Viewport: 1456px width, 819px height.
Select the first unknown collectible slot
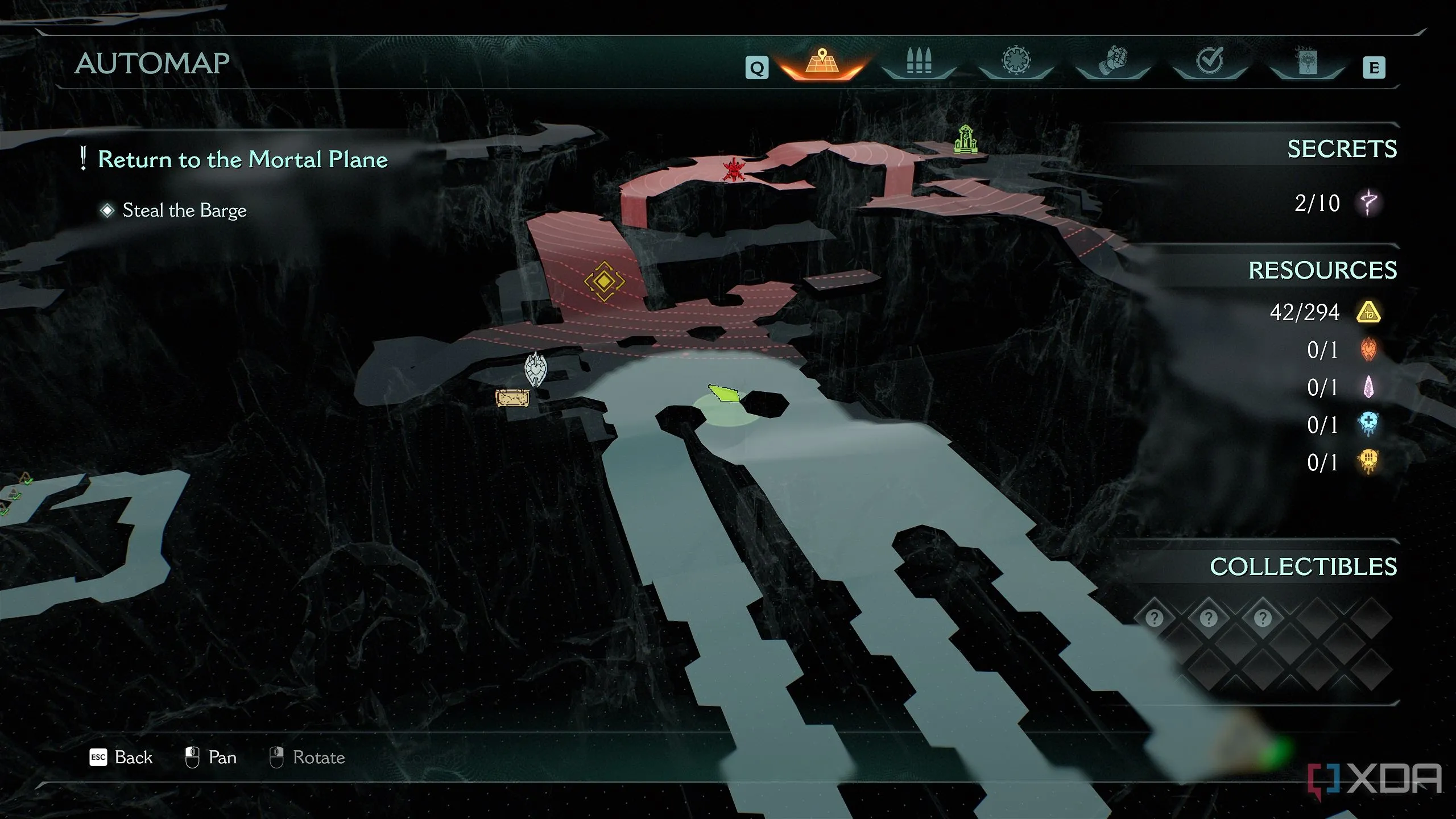[1154, 618]
